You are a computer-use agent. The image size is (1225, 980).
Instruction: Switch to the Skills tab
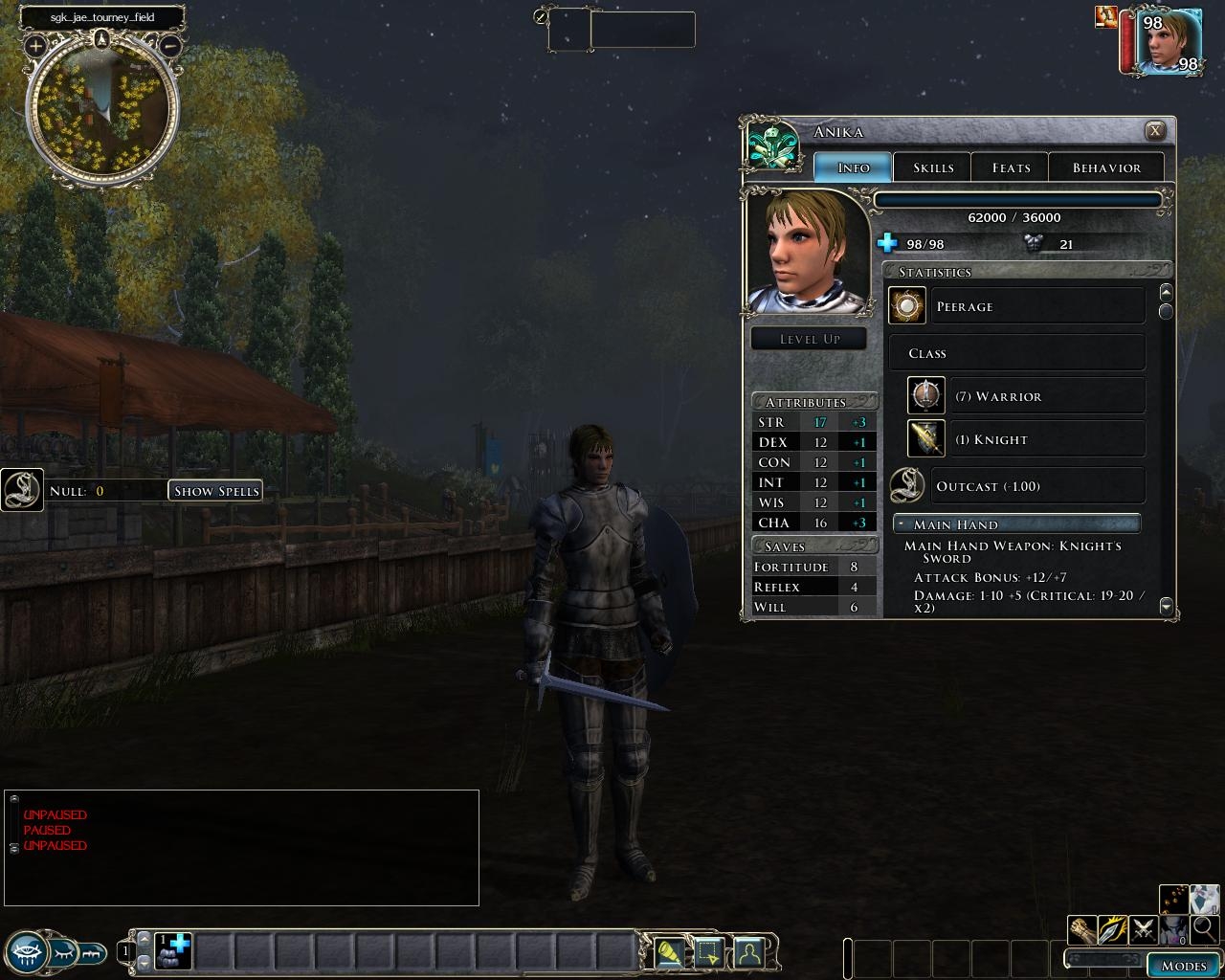(932, 167)
